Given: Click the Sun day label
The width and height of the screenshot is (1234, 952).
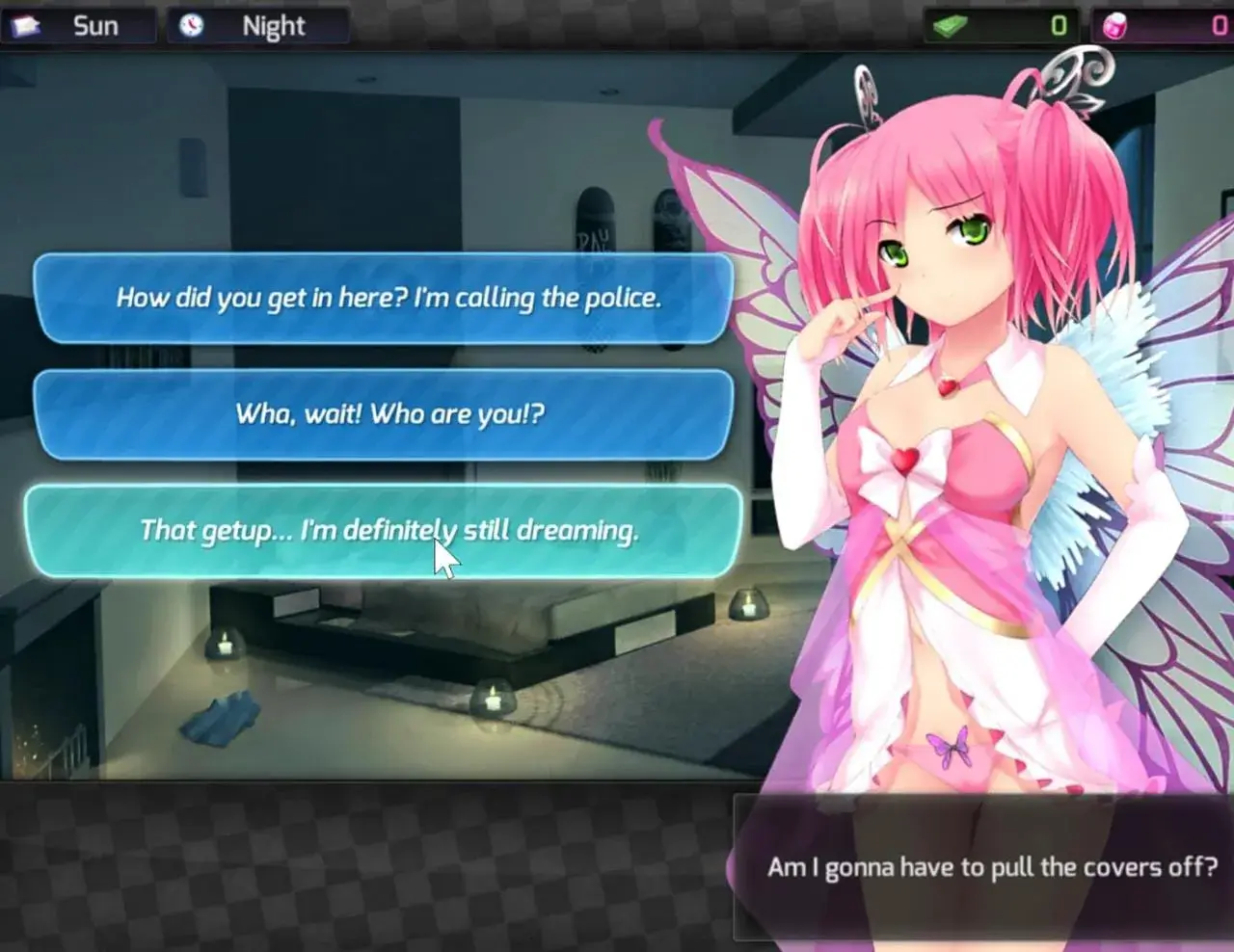Looking at the screenshot, I should tap(94, 26).
